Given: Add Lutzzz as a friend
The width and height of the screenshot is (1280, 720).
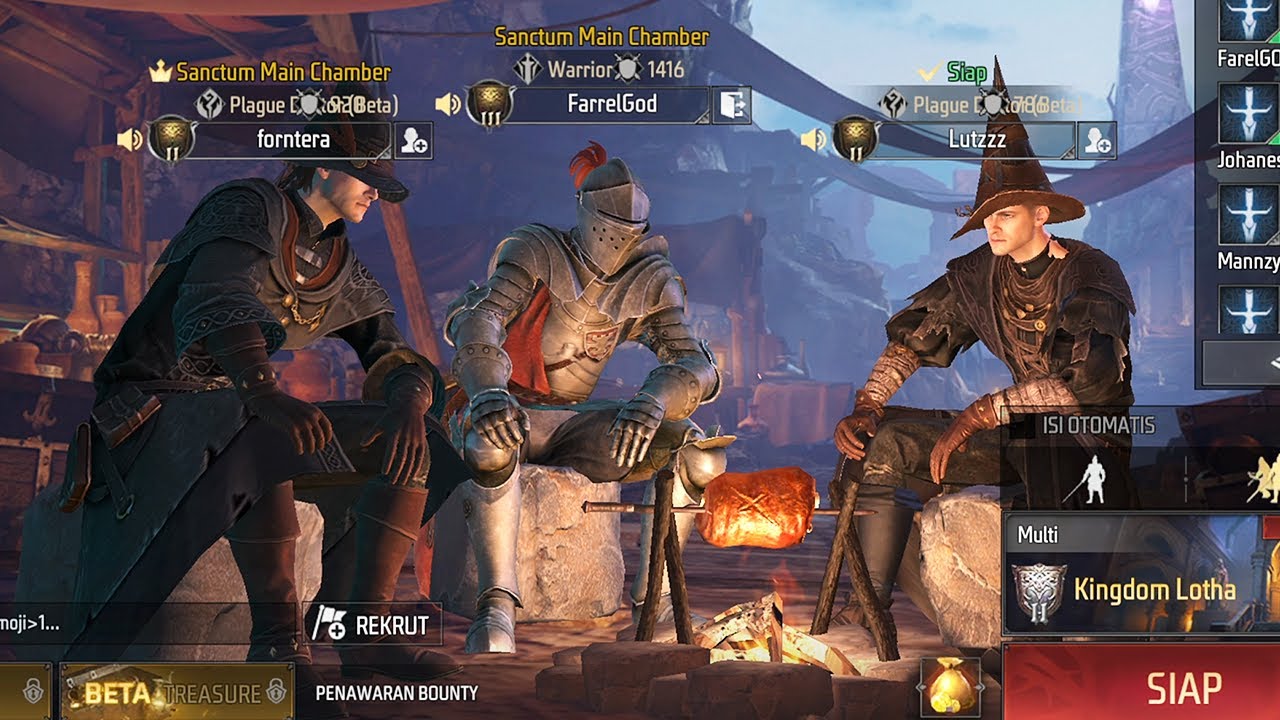Looking at the screenshot, I should [x=1097, y=141].
